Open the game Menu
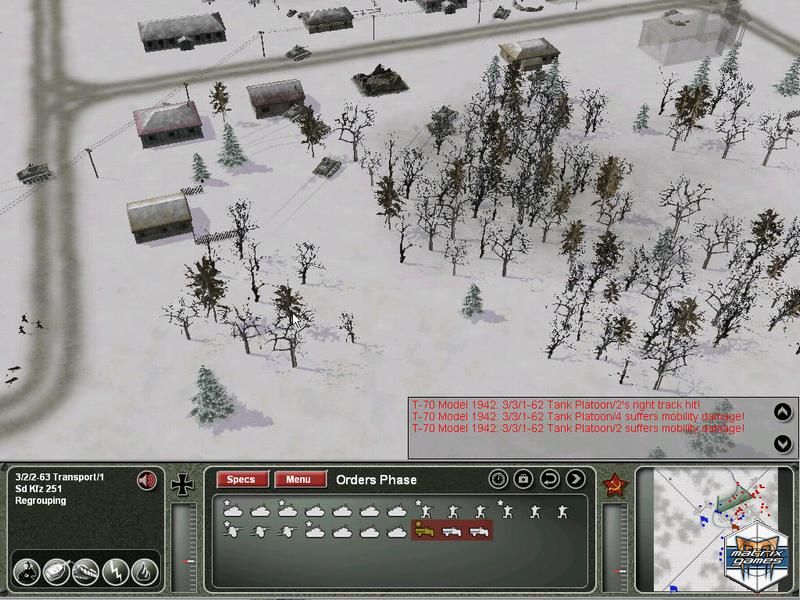 click(x=300, y=480)
